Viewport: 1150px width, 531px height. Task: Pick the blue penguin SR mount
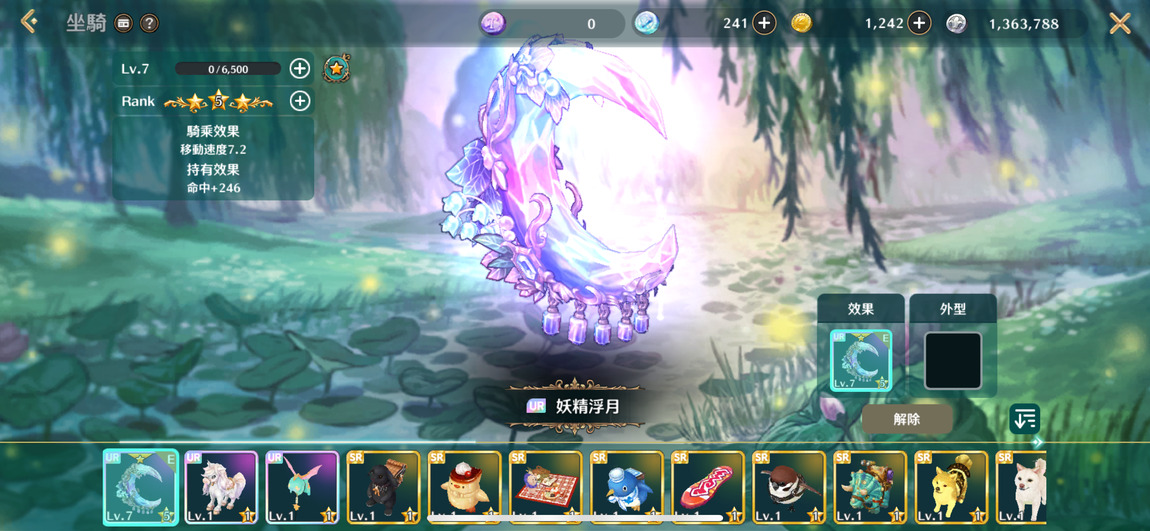627,487
